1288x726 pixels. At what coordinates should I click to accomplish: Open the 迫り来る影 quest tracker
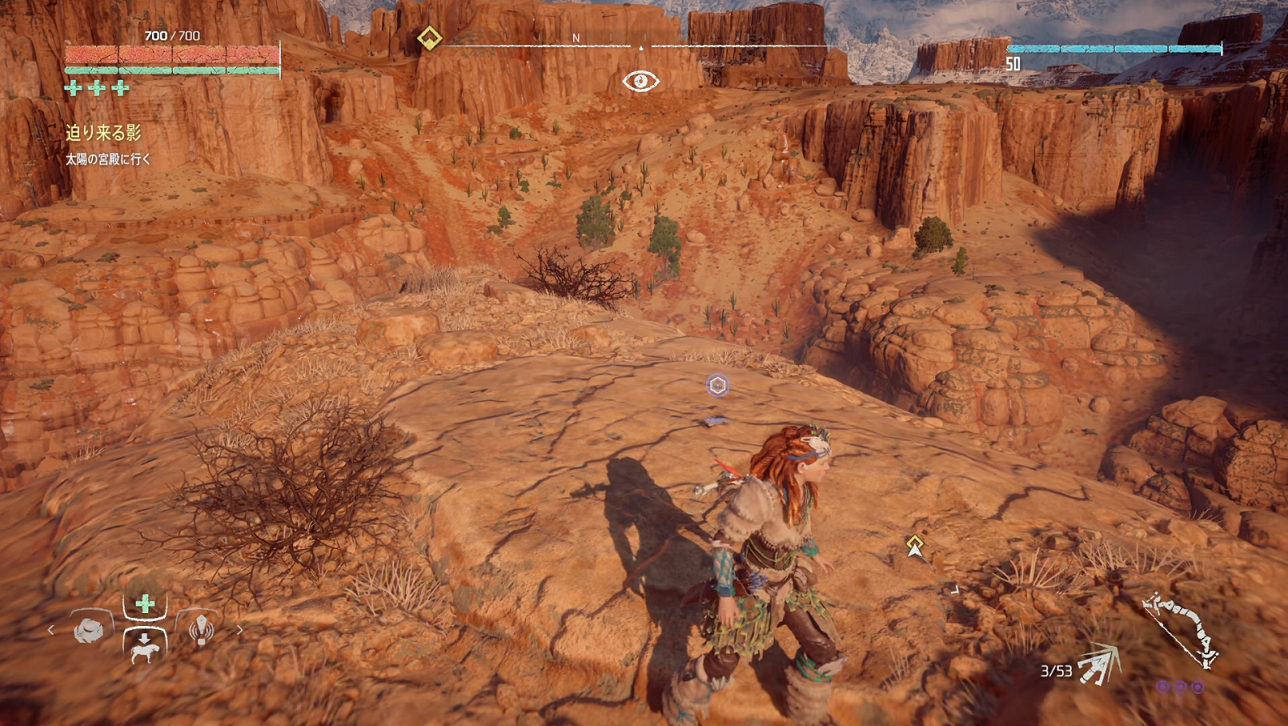click(103, 133)
